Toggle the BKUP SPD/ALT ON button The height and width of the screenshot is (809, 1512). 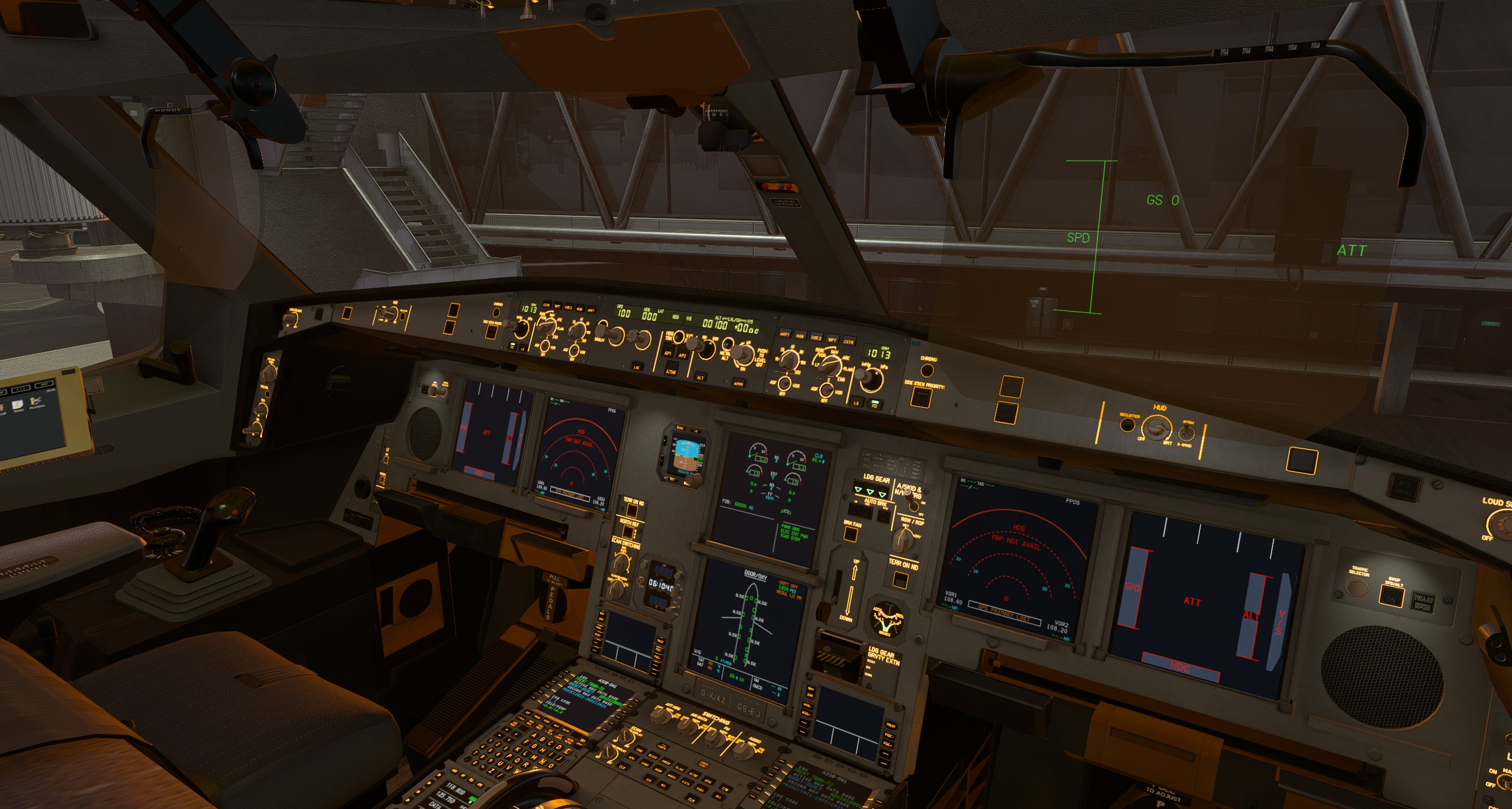[1392, 597]
